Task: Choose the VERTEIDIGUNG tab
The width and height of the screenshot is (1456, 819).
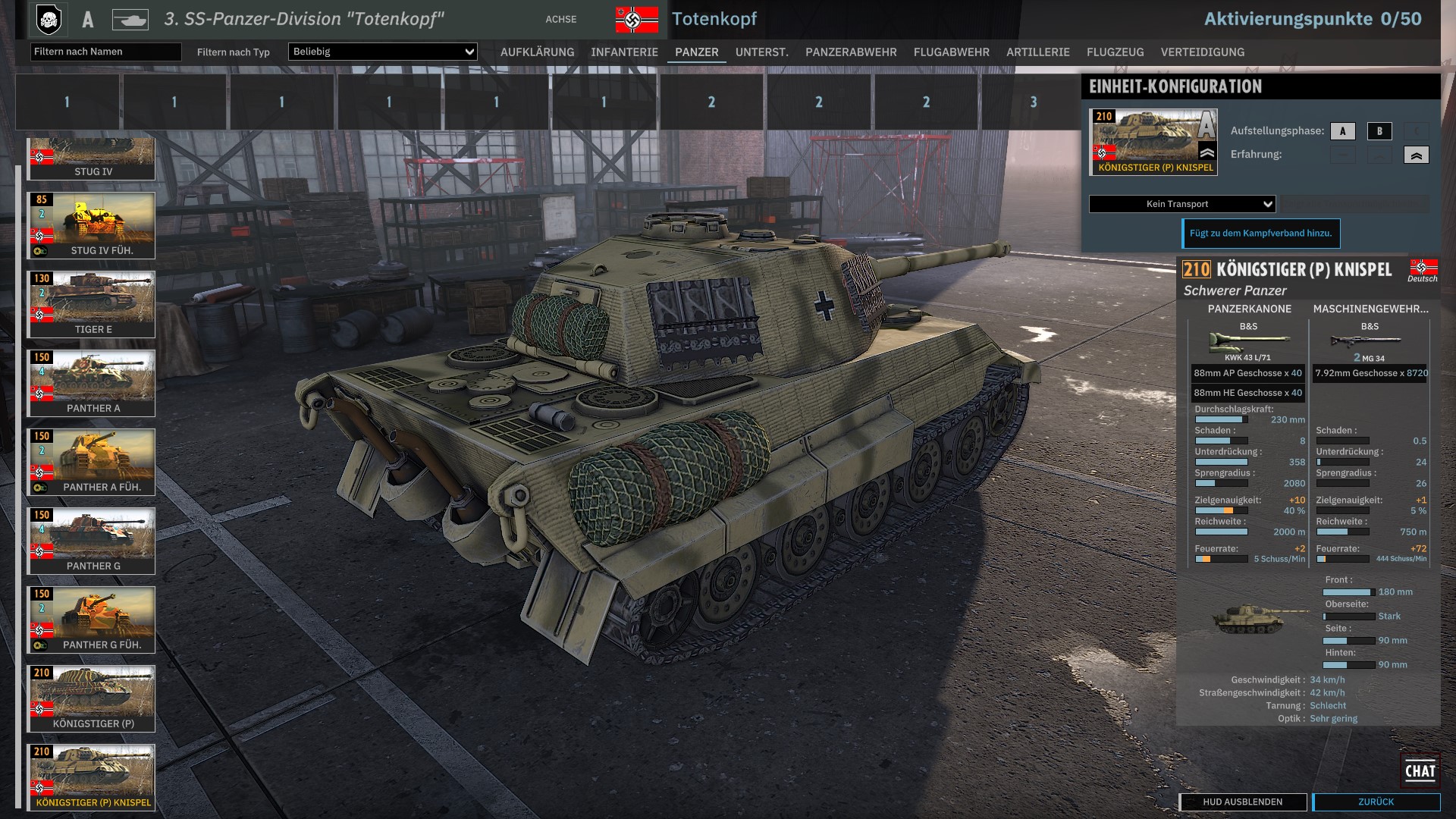Action: tap(1202, 52)
